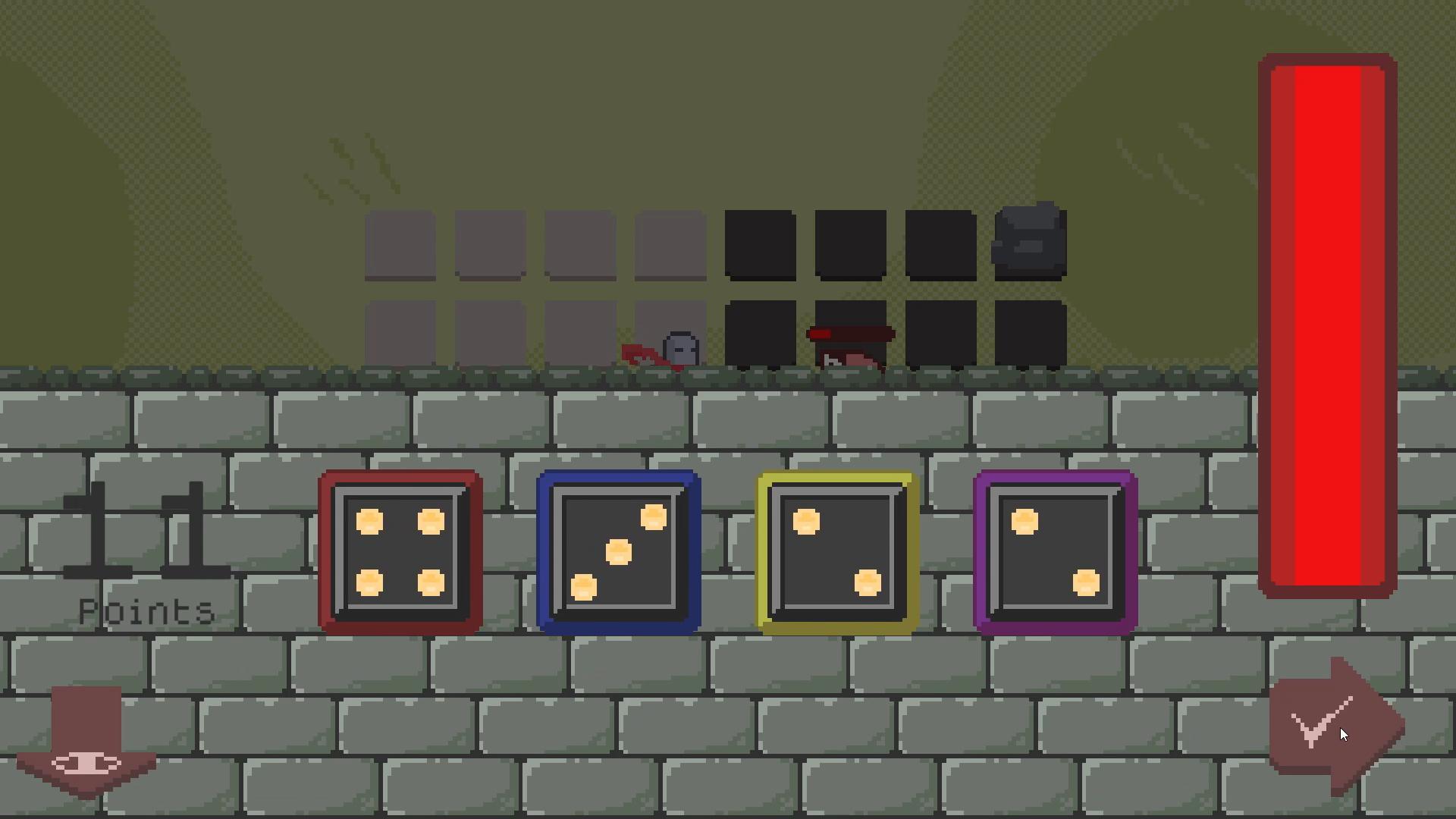1456x819 pixels.
Task: Select the red die showing four pips
Action: tap(400, 550)
